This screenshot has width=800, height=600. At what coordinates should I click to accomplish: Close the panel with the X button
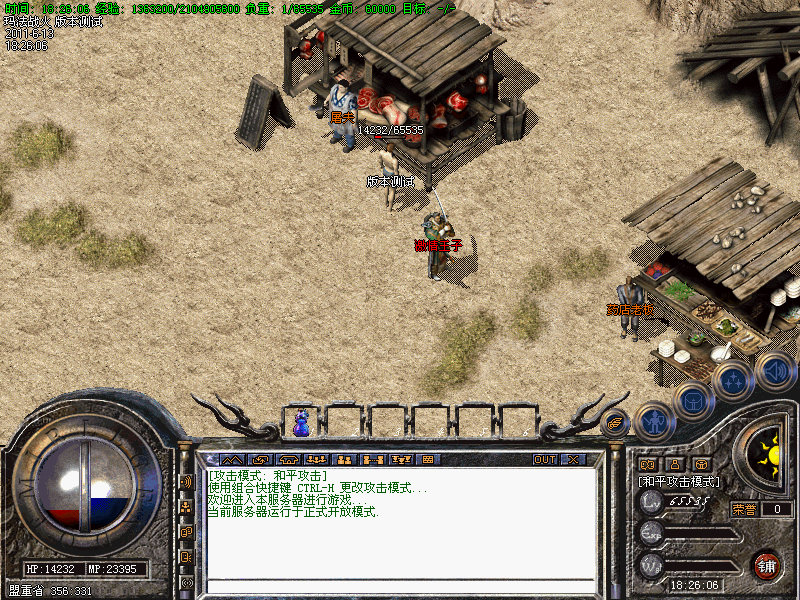coord(573,460)
